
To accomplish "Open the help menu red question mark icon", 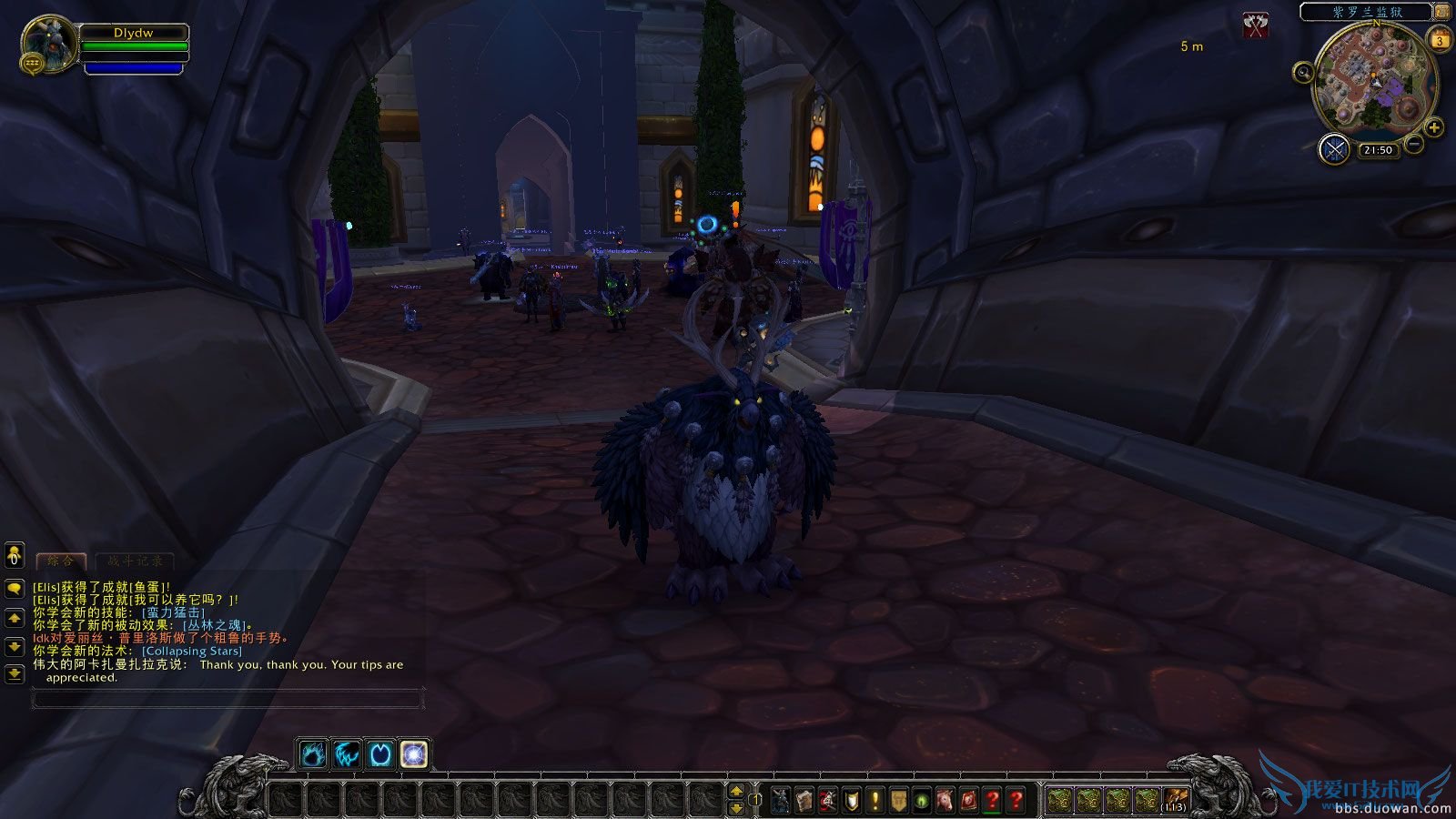I will pos(1016,800).
